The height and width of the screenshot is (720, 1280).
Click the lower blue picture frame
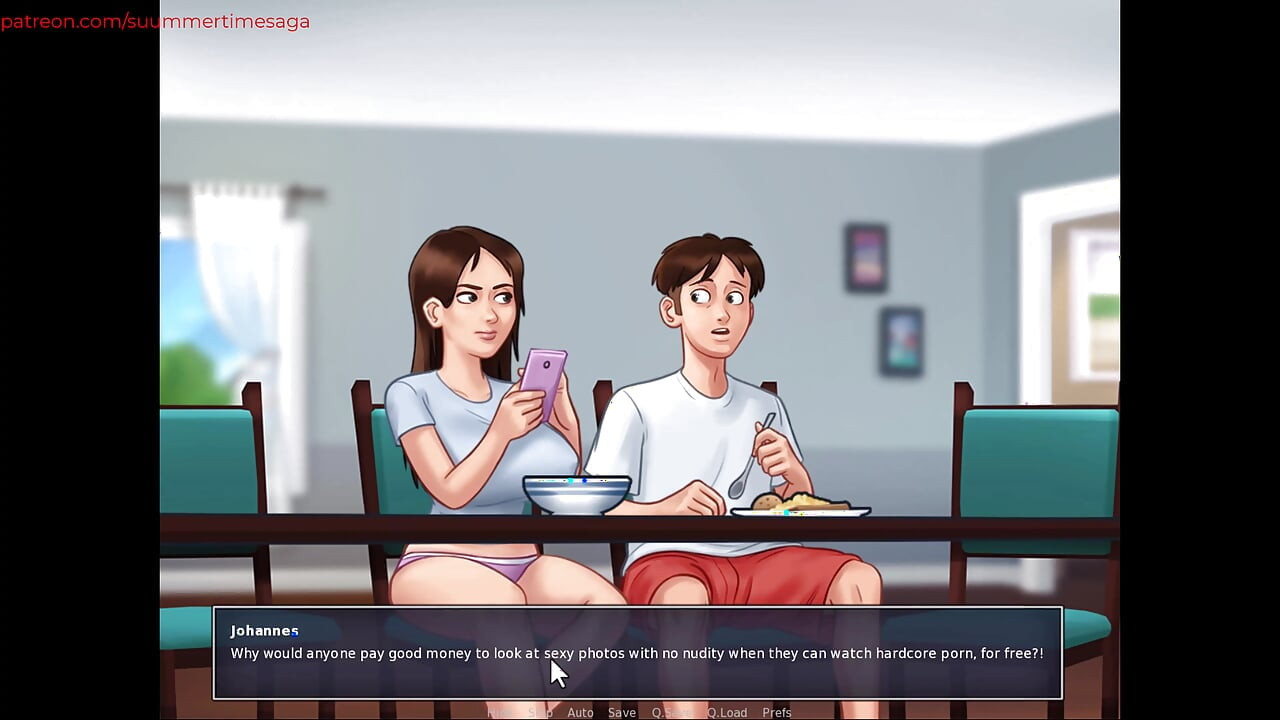902,341
